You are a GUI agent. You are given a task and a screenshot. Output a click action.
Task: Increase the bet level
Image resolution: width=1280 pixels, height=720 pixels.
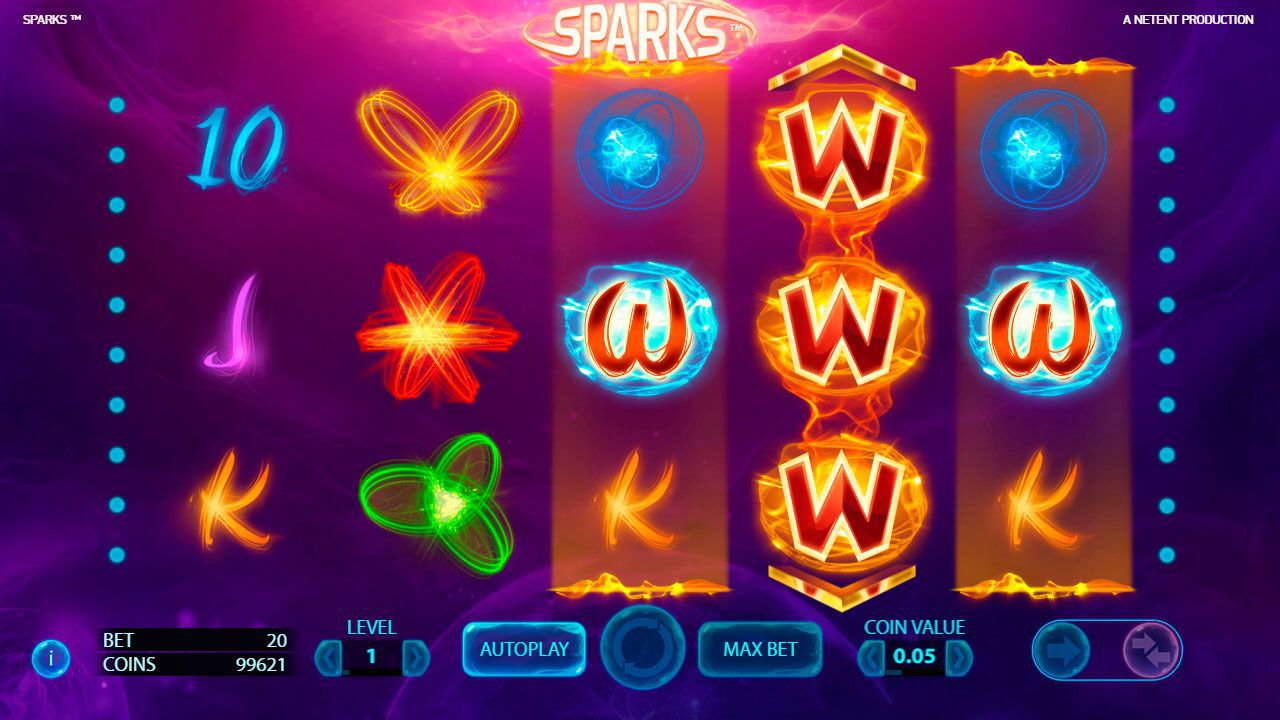(x=415, y=657)
